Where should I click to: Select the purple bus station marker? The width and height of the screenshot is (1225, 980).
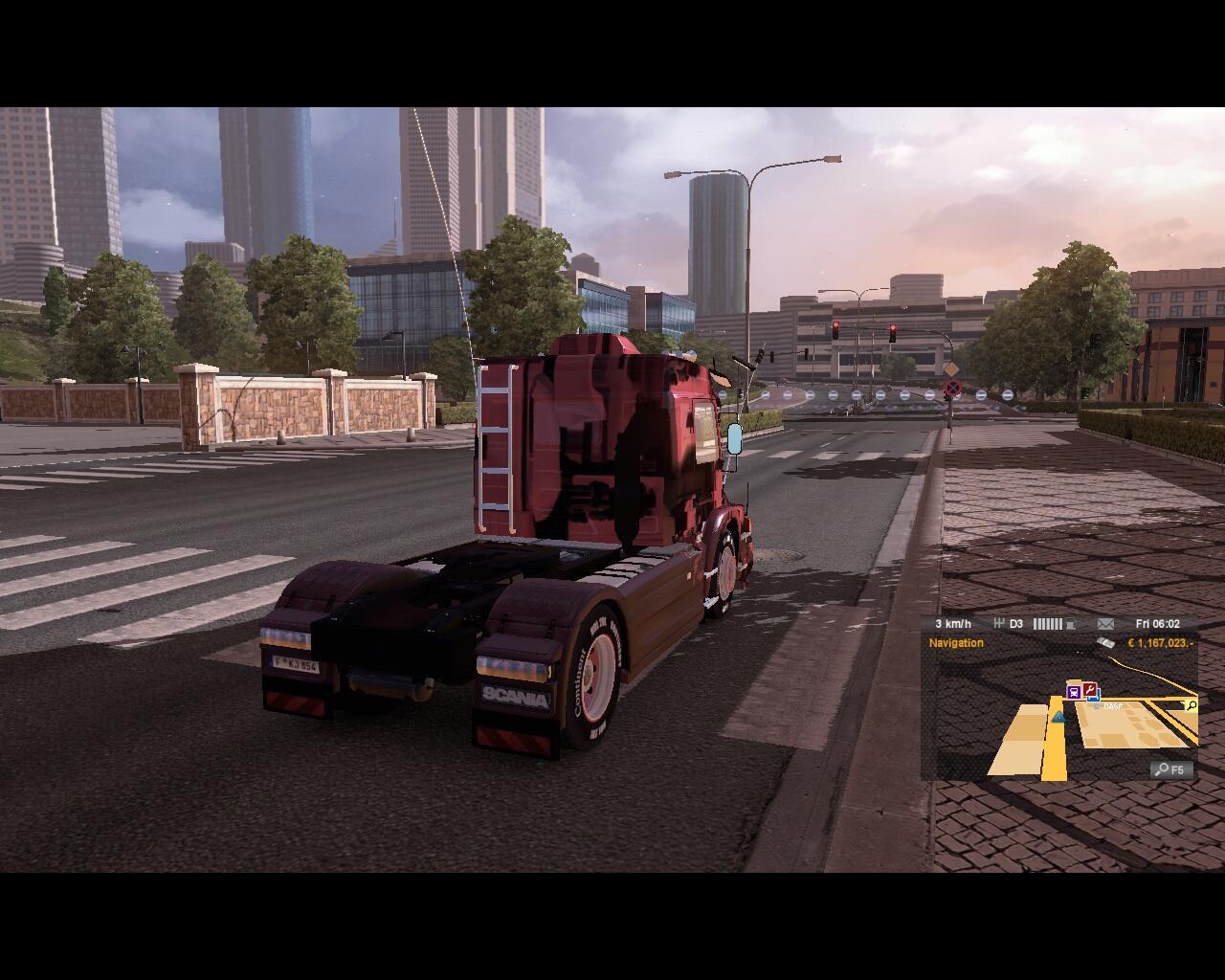point(1074,692)
